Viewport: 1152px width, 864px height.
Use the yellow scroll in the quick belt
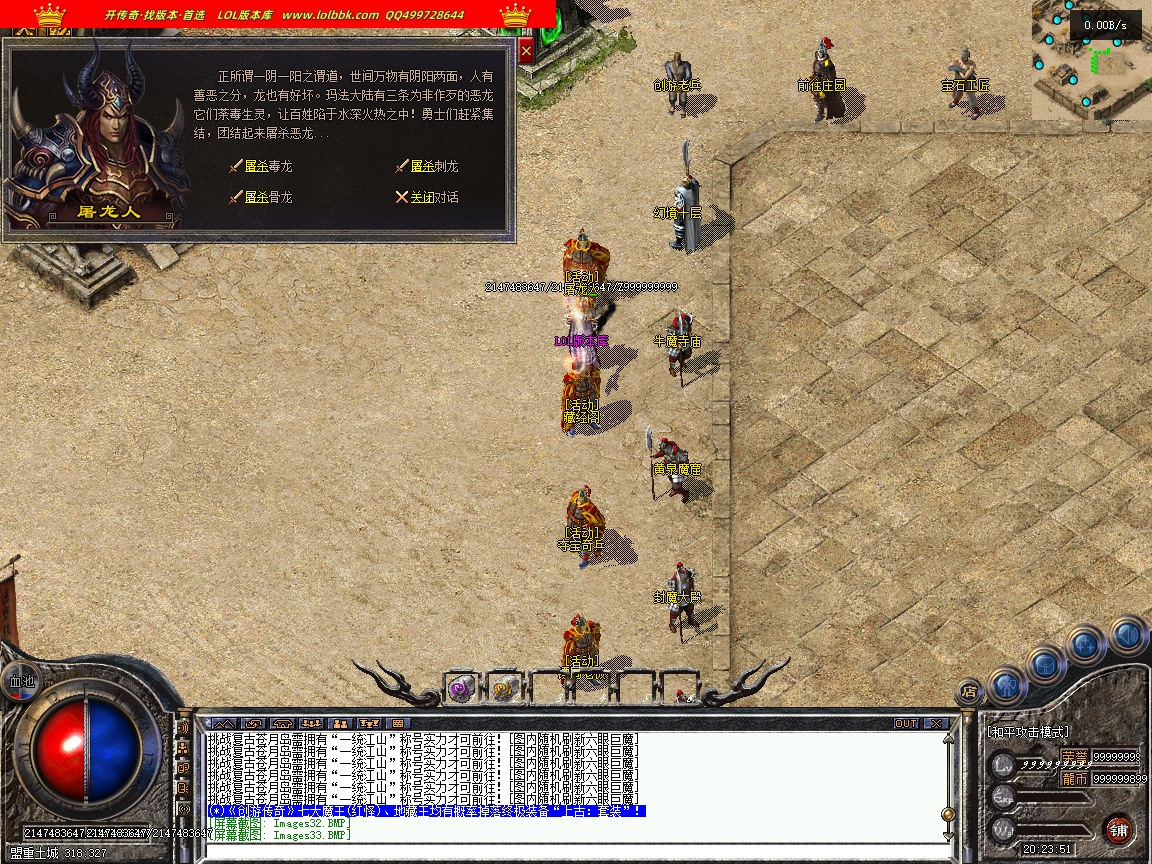pos(504,687)
